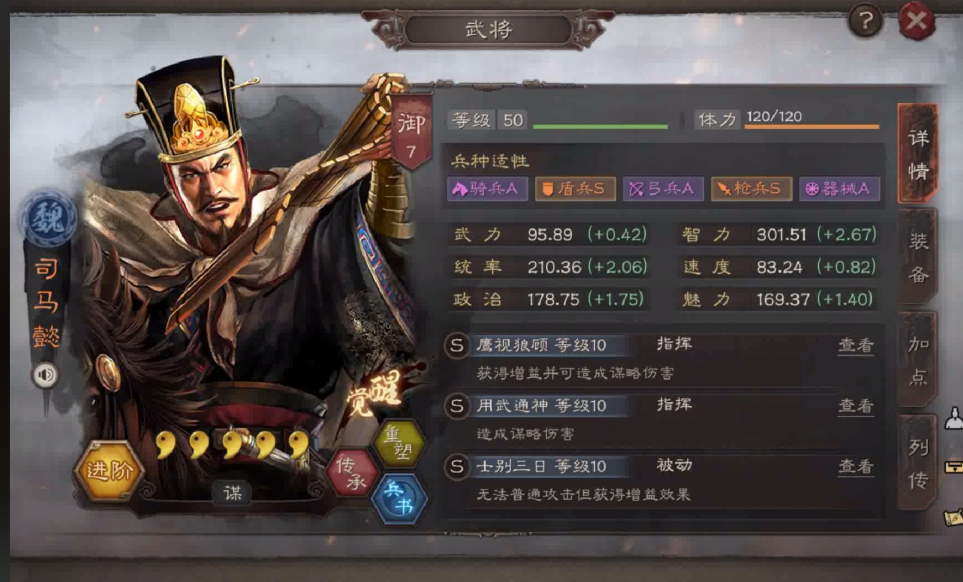This screenshot has width=963, height=582.
Task: Close the 武将 panel with the red X
Action: click(x=916, y=20)
